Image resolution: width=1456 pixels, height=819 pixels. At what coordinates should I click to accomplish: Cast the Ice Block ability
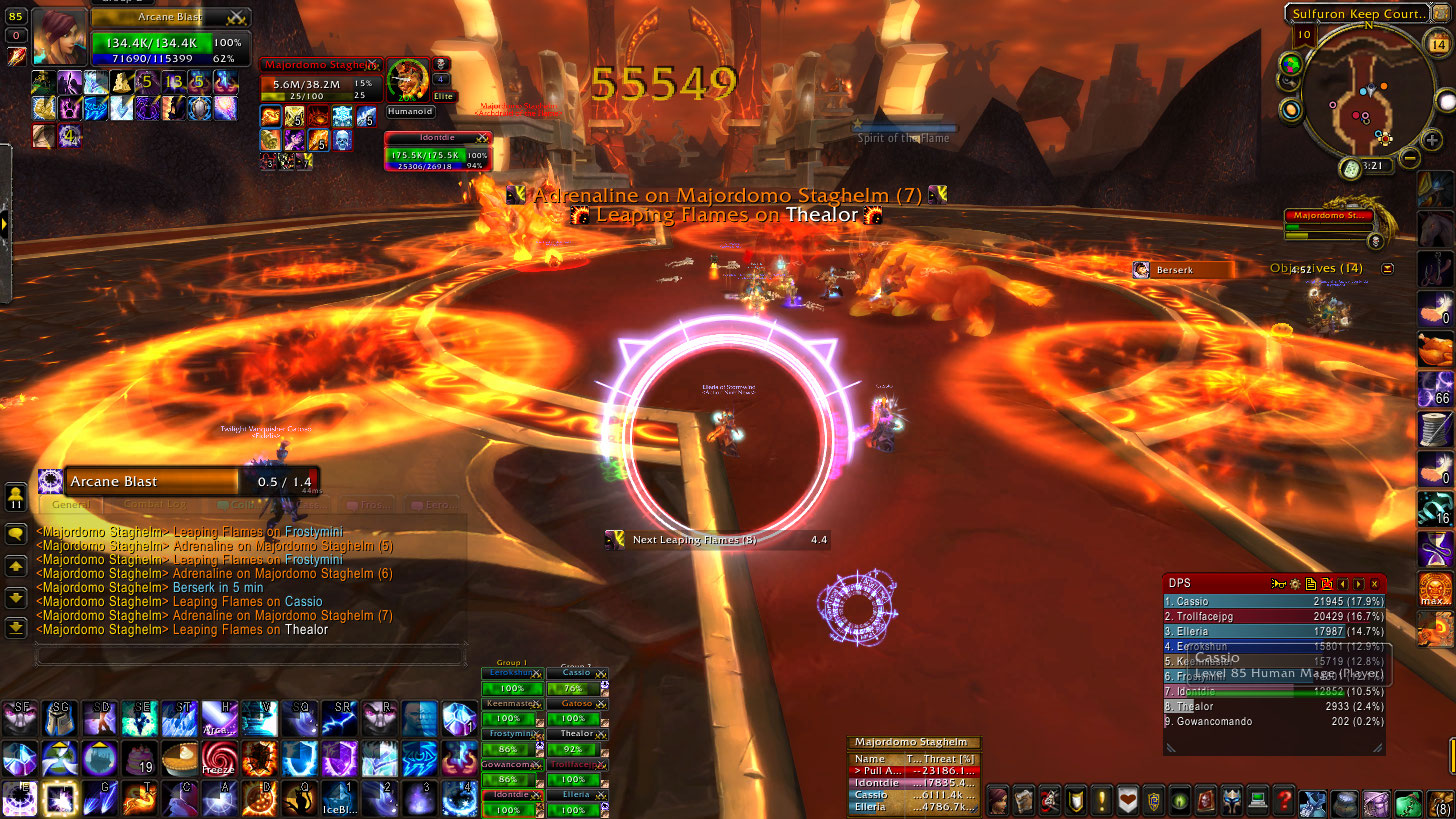pos(338,799)
